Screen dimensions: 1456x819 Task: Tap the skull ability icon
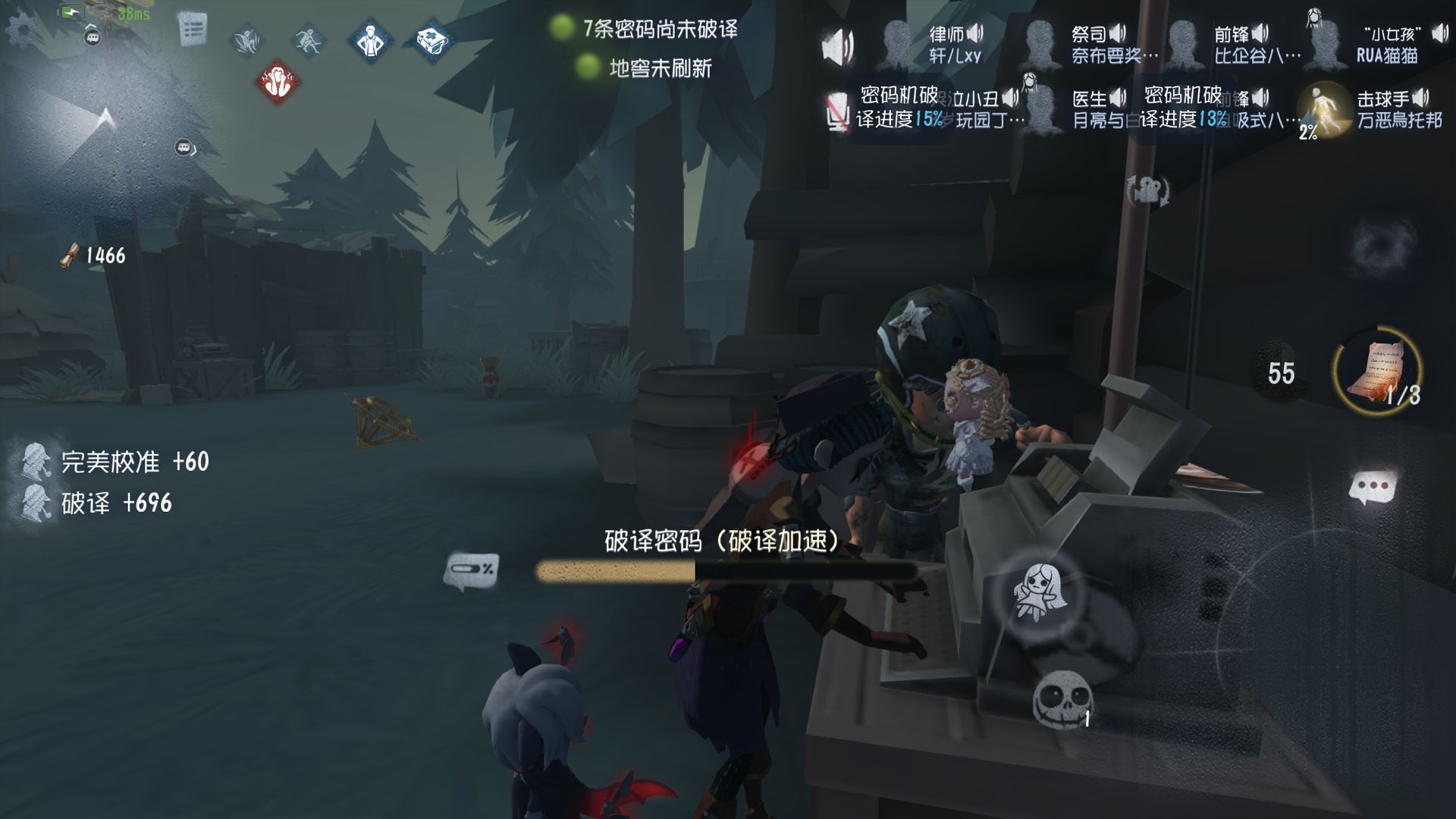[x=1063, y=697]
